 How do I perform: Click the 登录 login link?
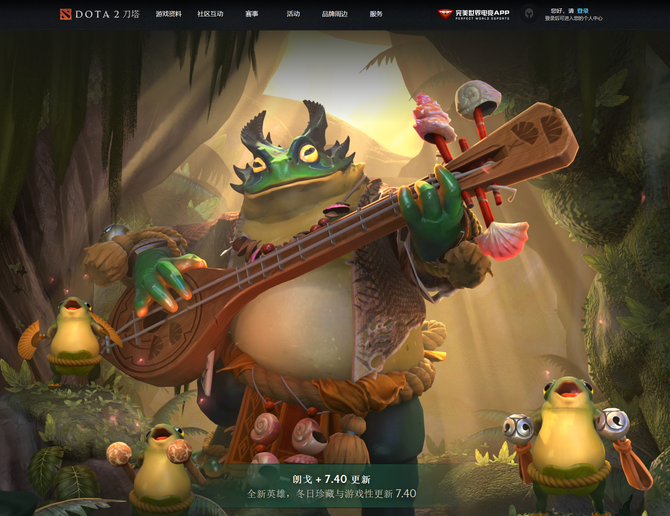[583, 10]
